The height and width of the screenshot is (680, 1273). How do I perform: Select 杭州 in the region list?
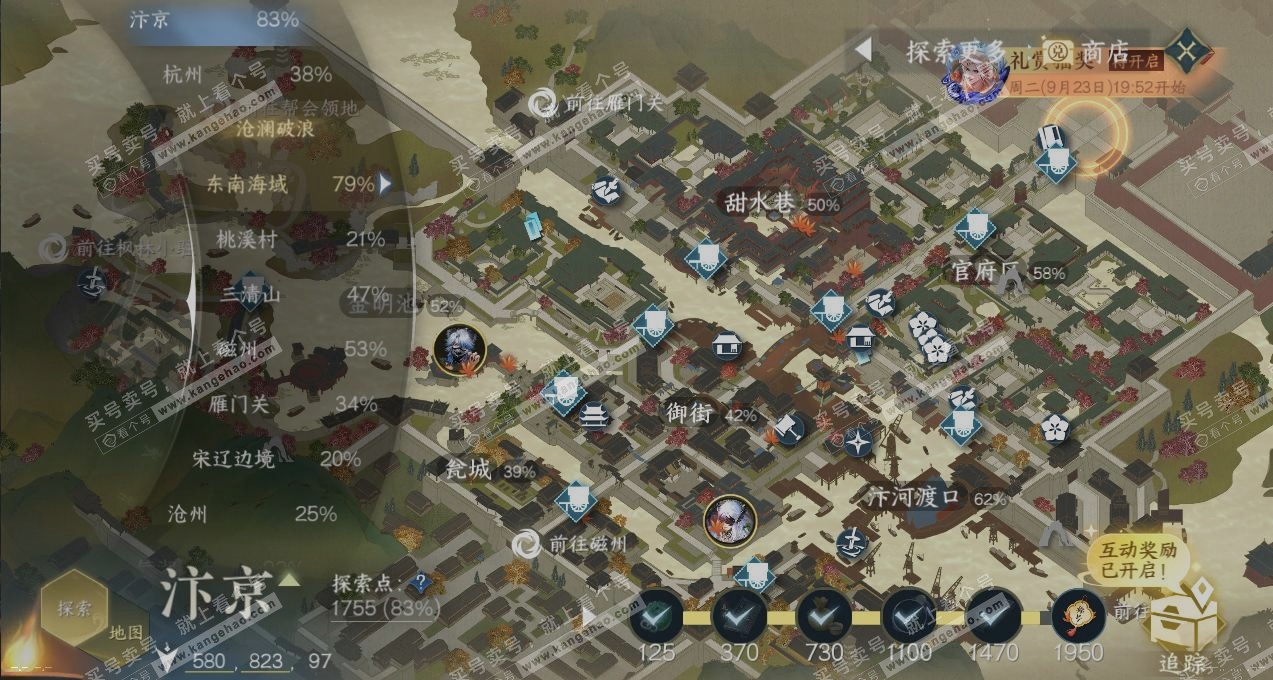pos(182,74)
